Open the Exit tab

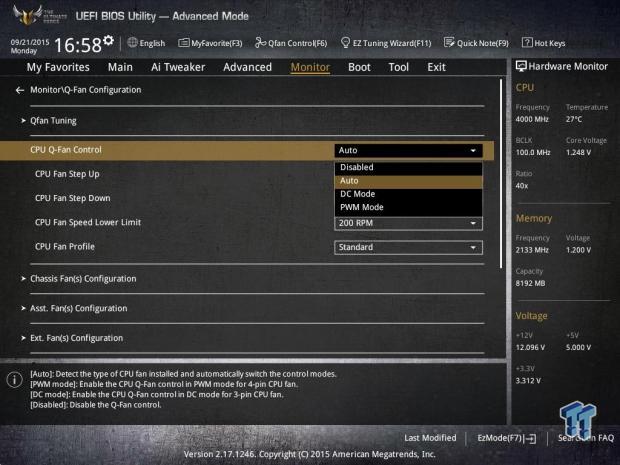(436, 67)
